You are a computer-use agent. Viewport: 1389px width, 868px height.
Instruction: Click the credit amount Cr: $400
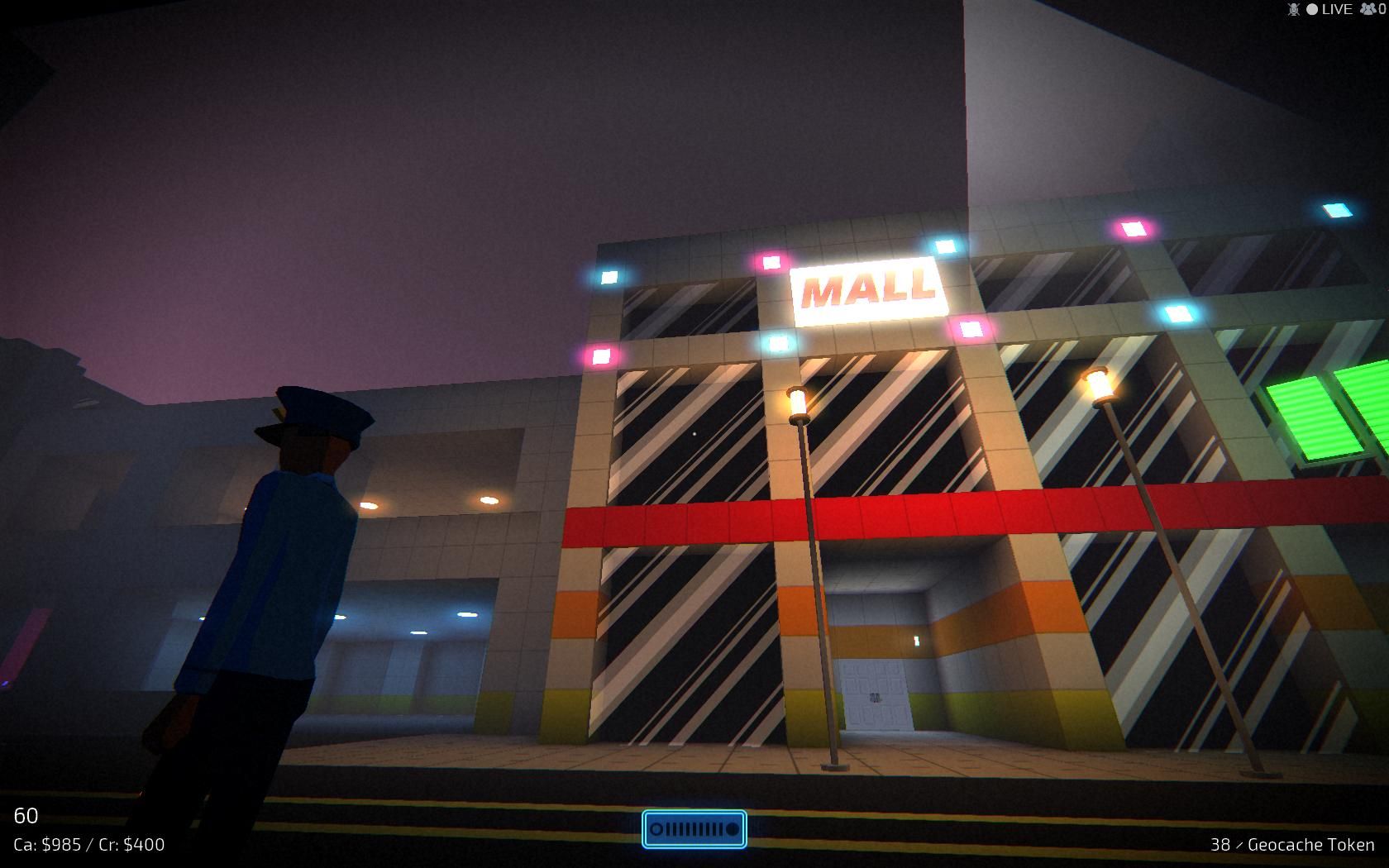[x=131, y=845]
